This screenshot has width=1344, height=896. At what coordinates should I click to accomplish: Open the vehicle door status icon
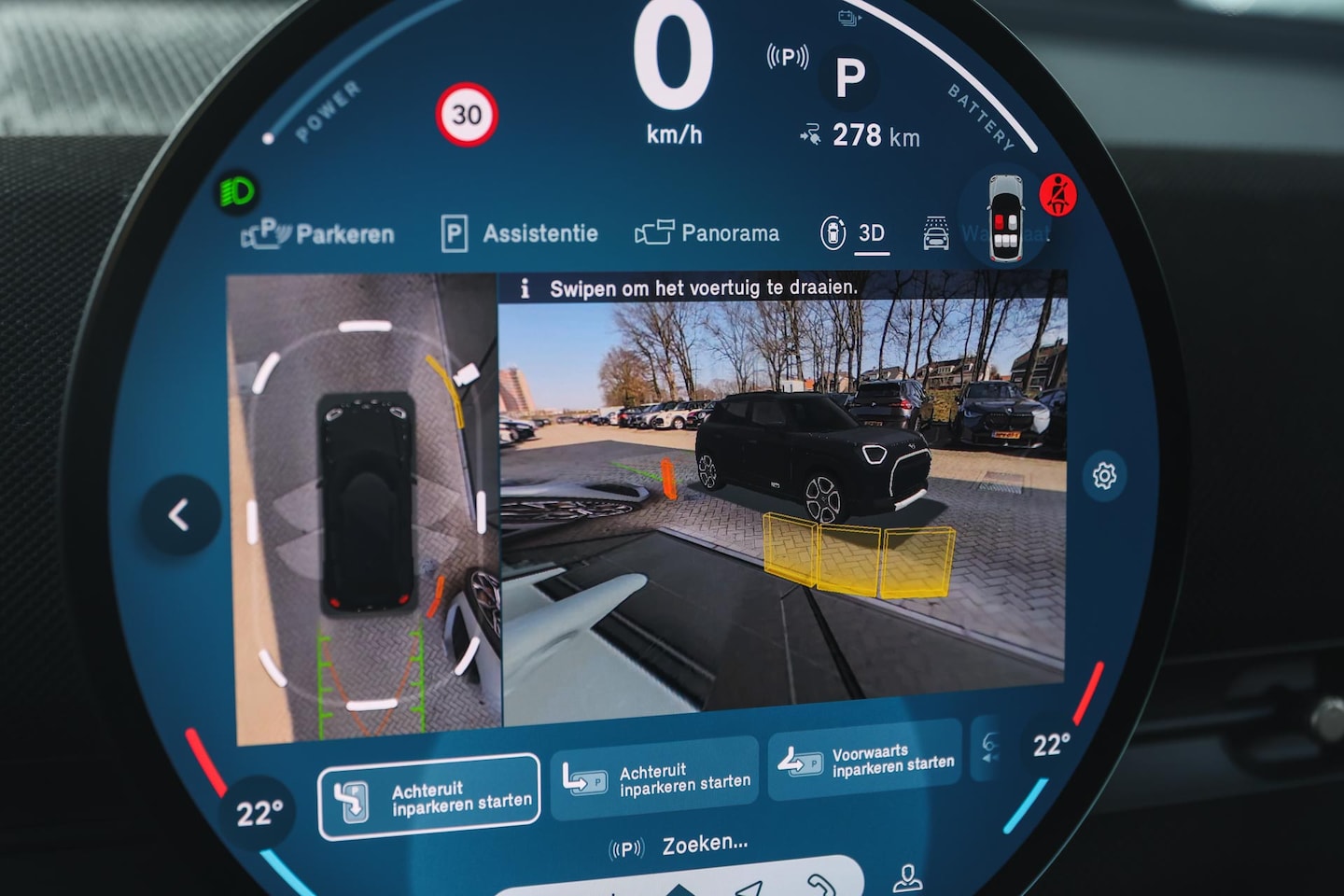click(1005, 215)
